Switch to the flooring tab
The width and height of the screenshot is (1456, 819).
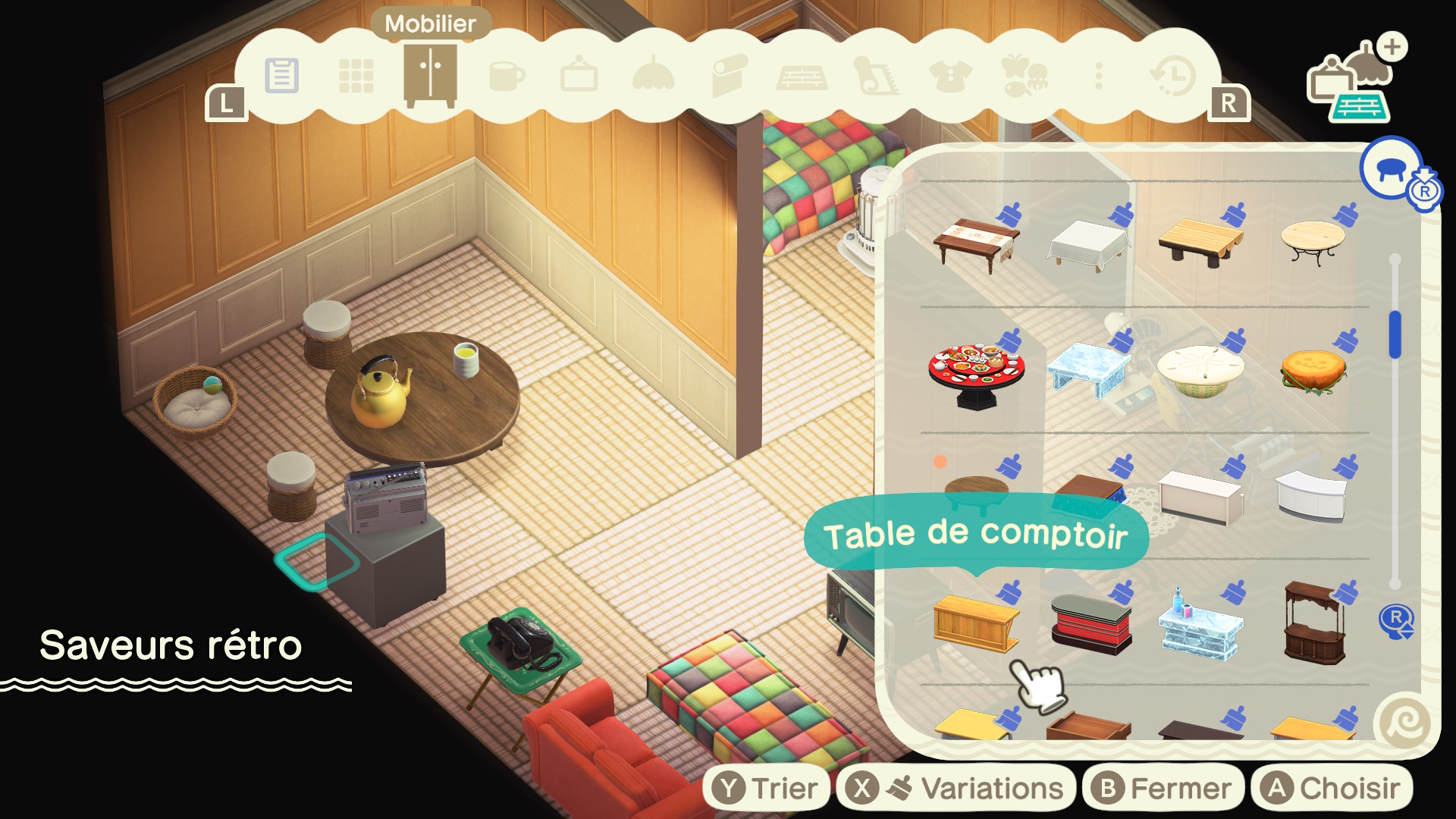(x=802, y=77)
